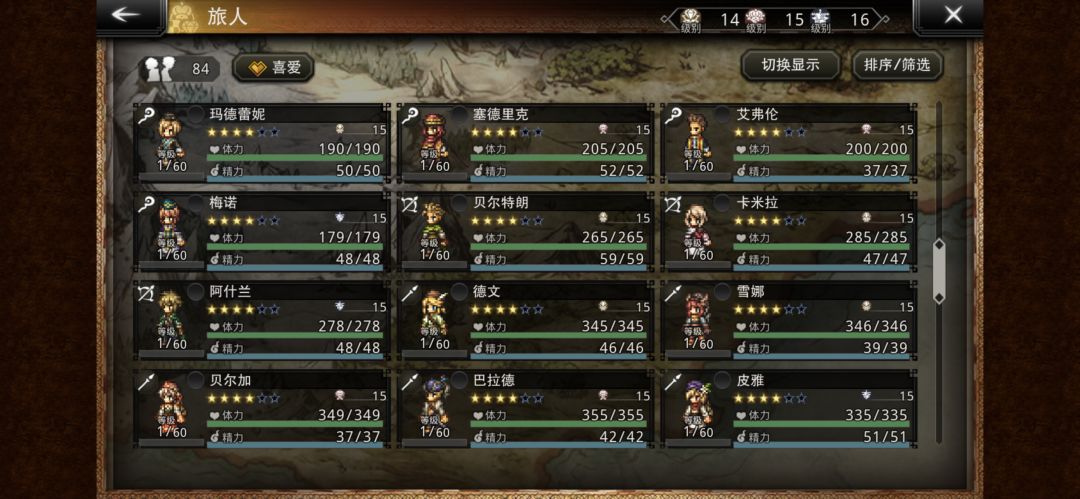The width and height of the screenshot is (1080, 499).
Task: Select traveler 塞德里克
Action: click(526, 143)
